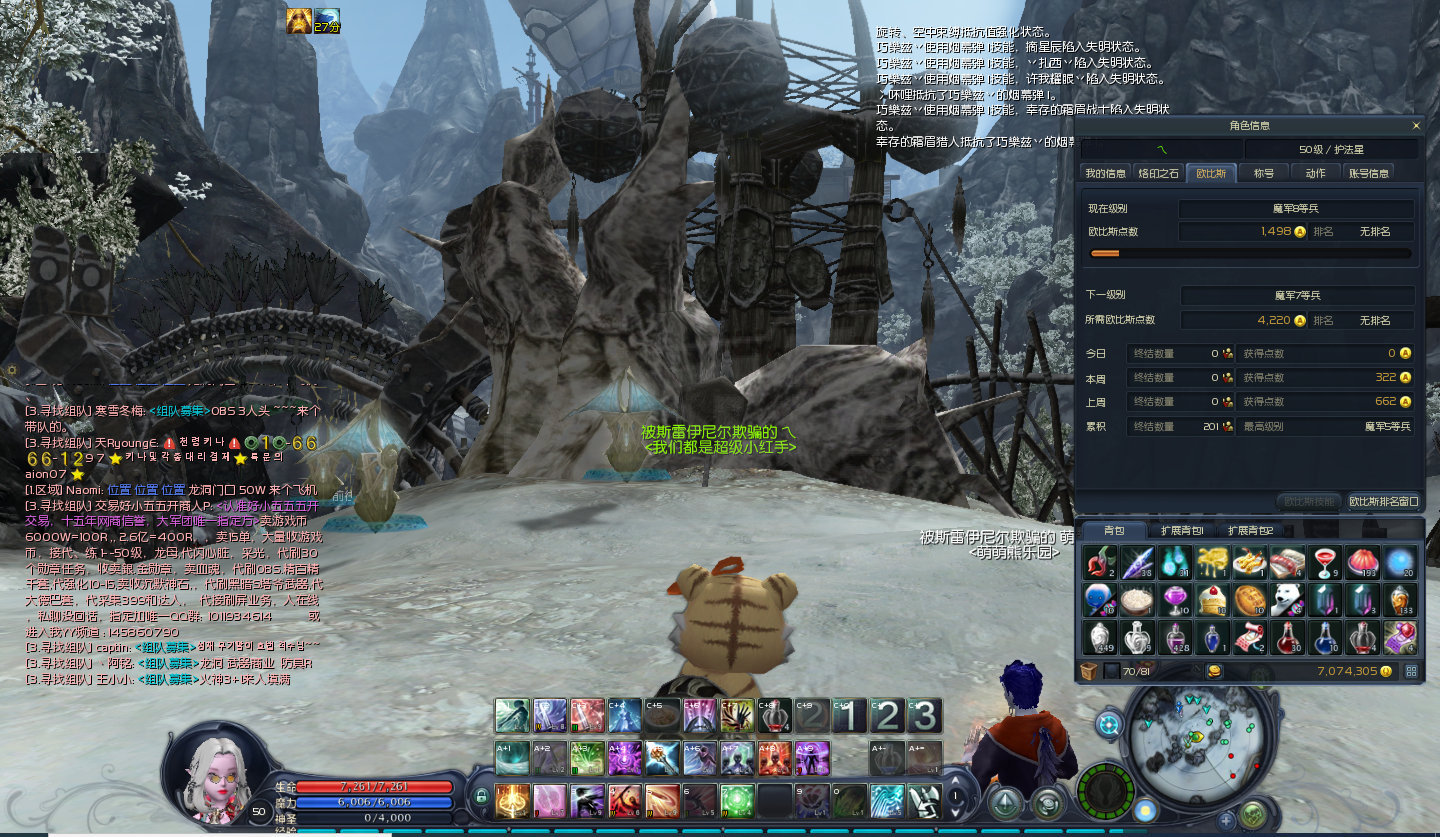Switch to the 扩展背包1 bag tab

coord(1181,531)
